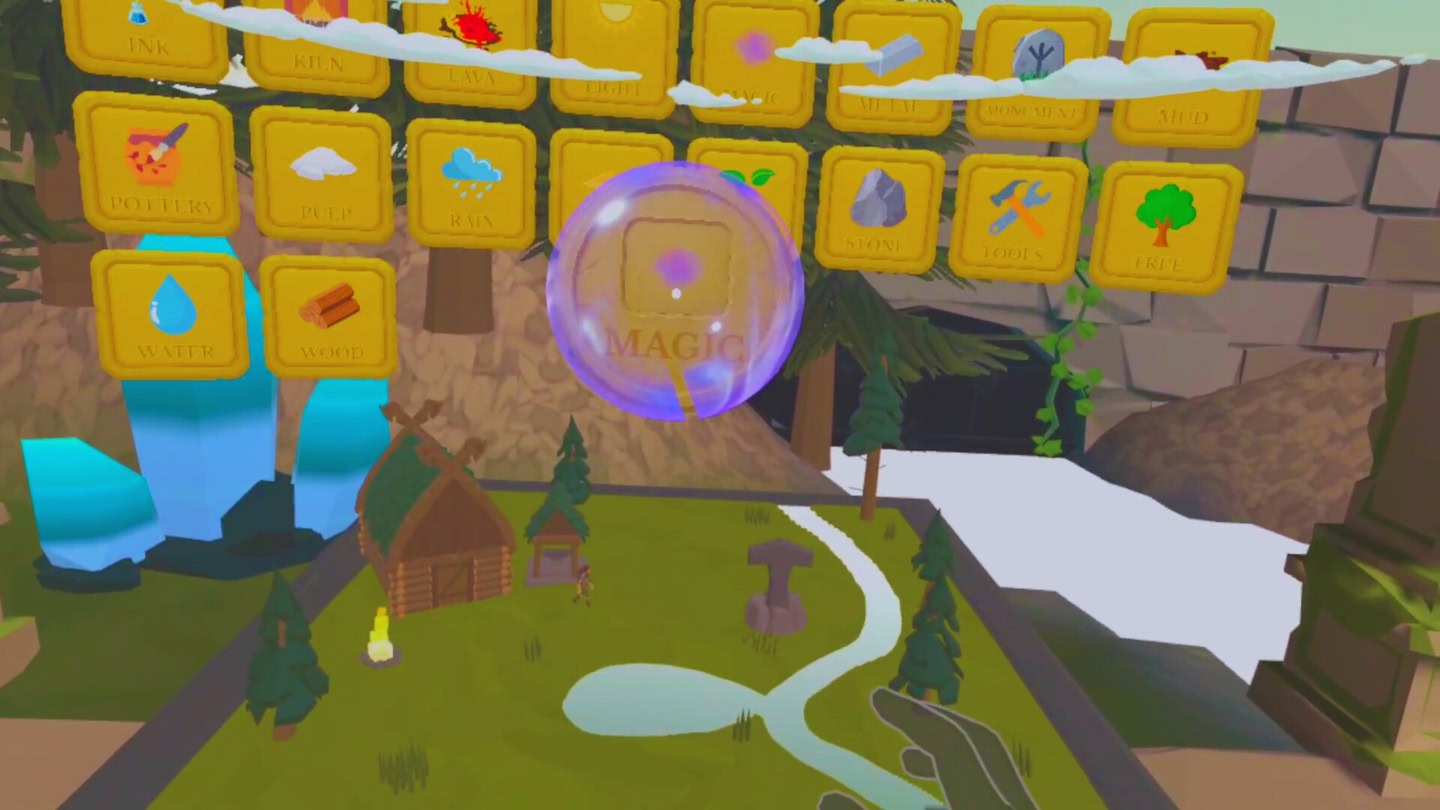1440x810 pixels.
Task: Select the KILN element tile
Action: [318, 40]
